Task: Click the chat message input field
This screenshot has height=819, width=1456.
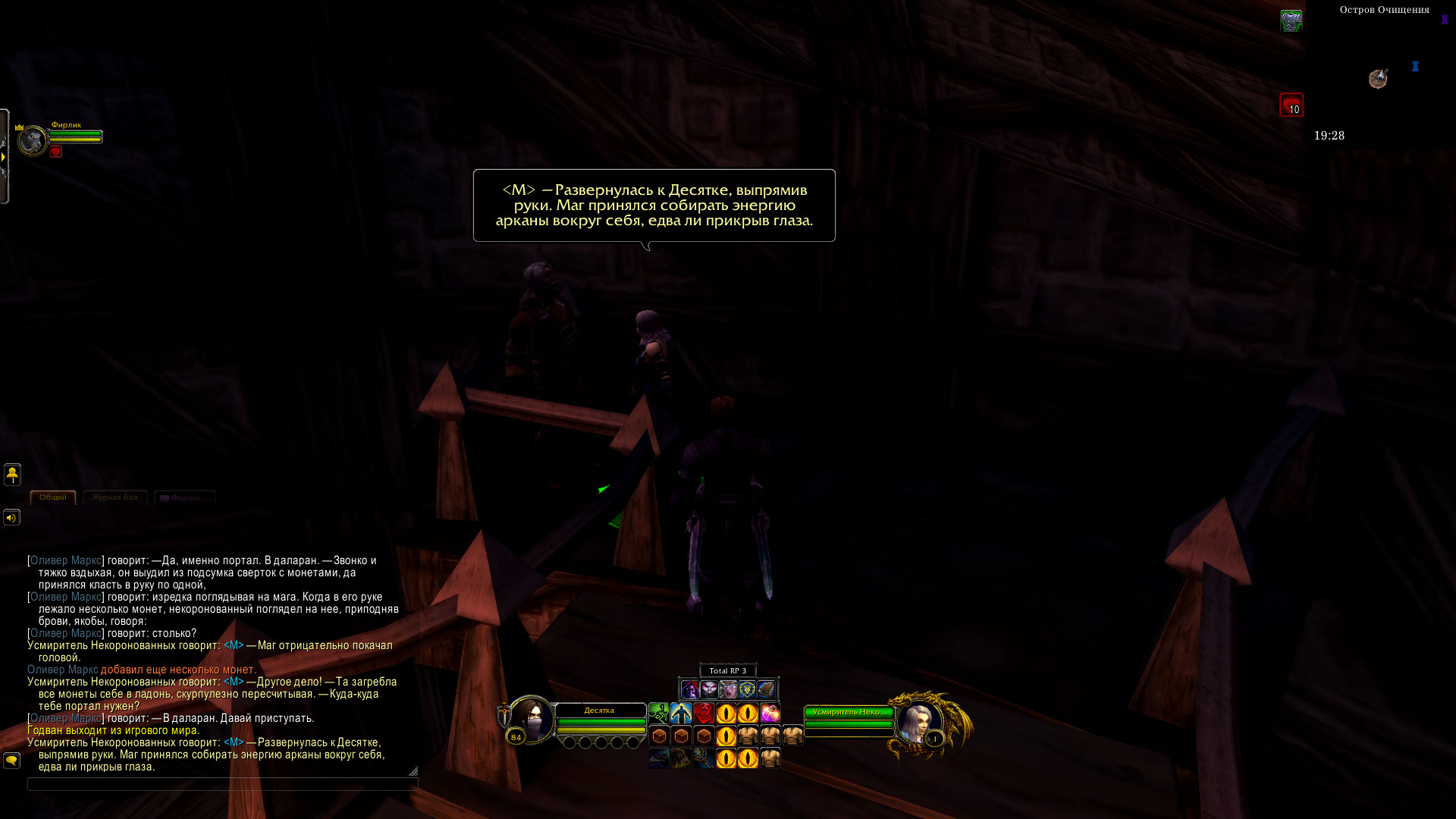Action: point(221,784)
